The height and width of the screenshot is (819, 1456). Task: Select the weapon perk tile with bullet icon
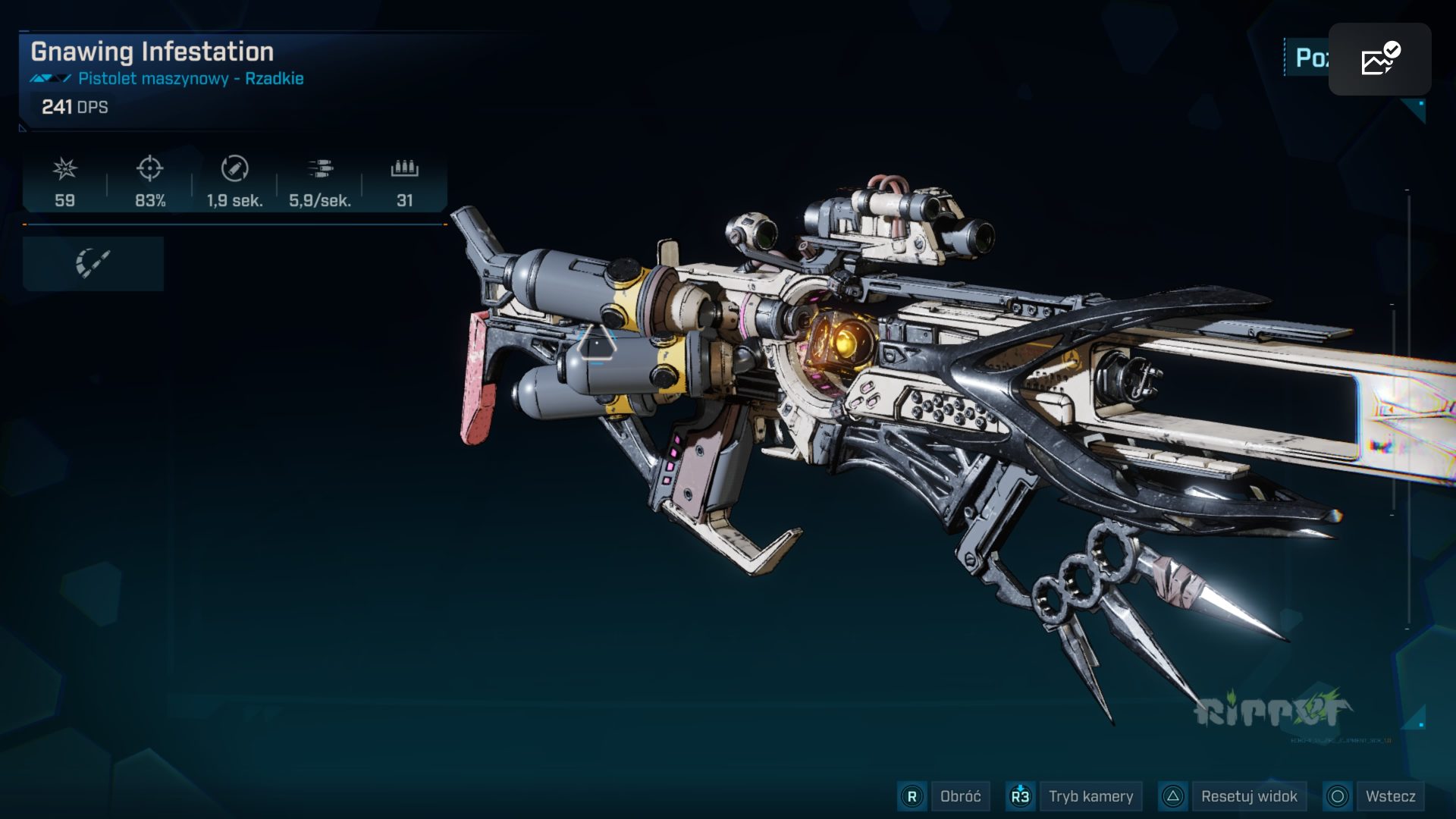tap(93, 263)
